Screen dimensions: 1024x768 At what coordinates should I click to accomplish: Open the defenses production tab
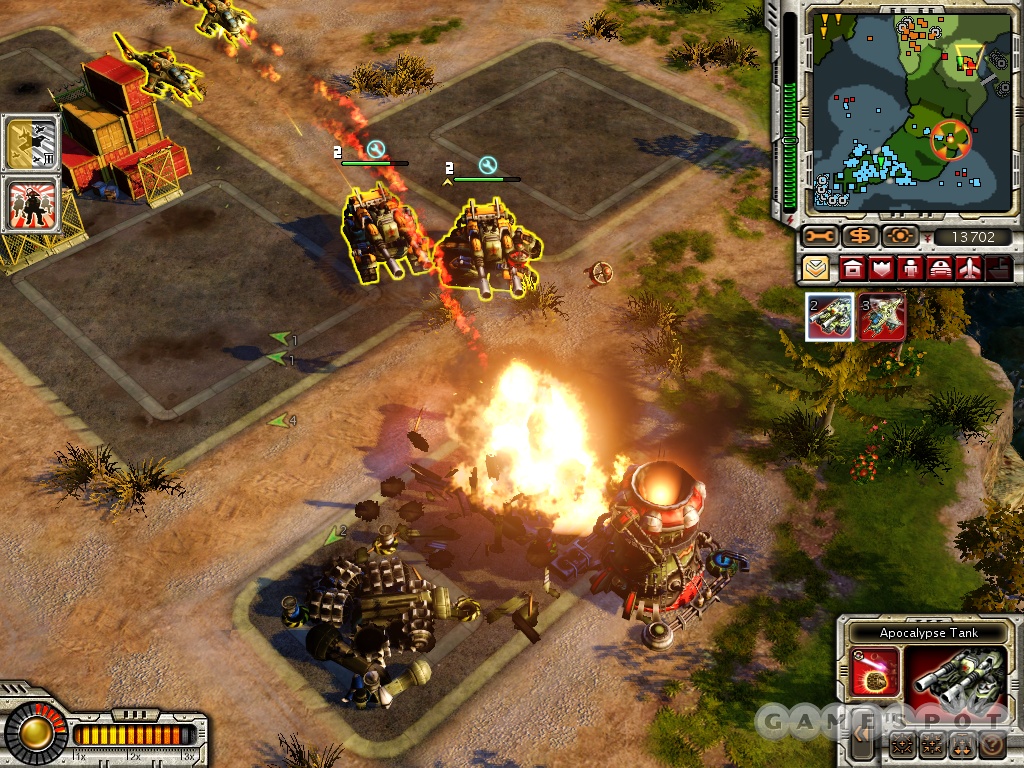[x=882, y=268]
